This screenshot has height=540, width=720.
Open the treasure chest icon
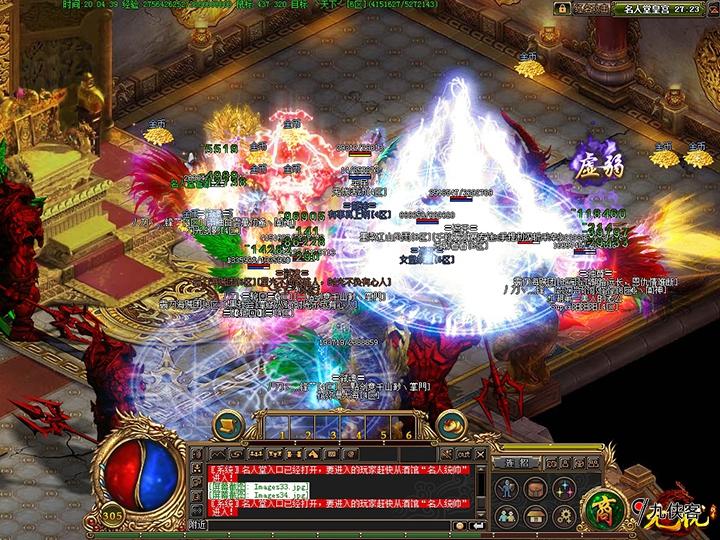(537, 515)
